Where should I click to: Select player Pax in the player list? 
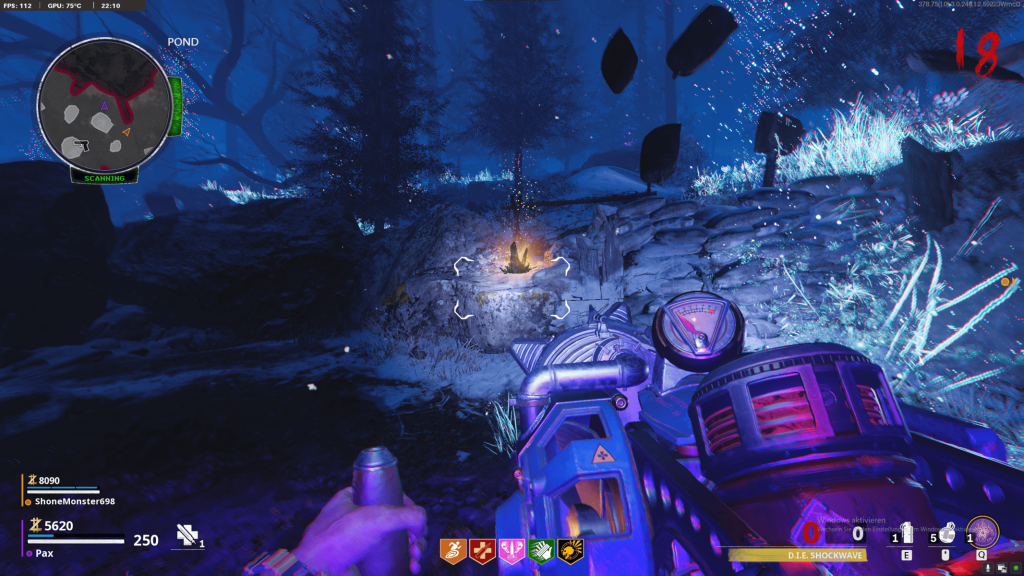45,553
